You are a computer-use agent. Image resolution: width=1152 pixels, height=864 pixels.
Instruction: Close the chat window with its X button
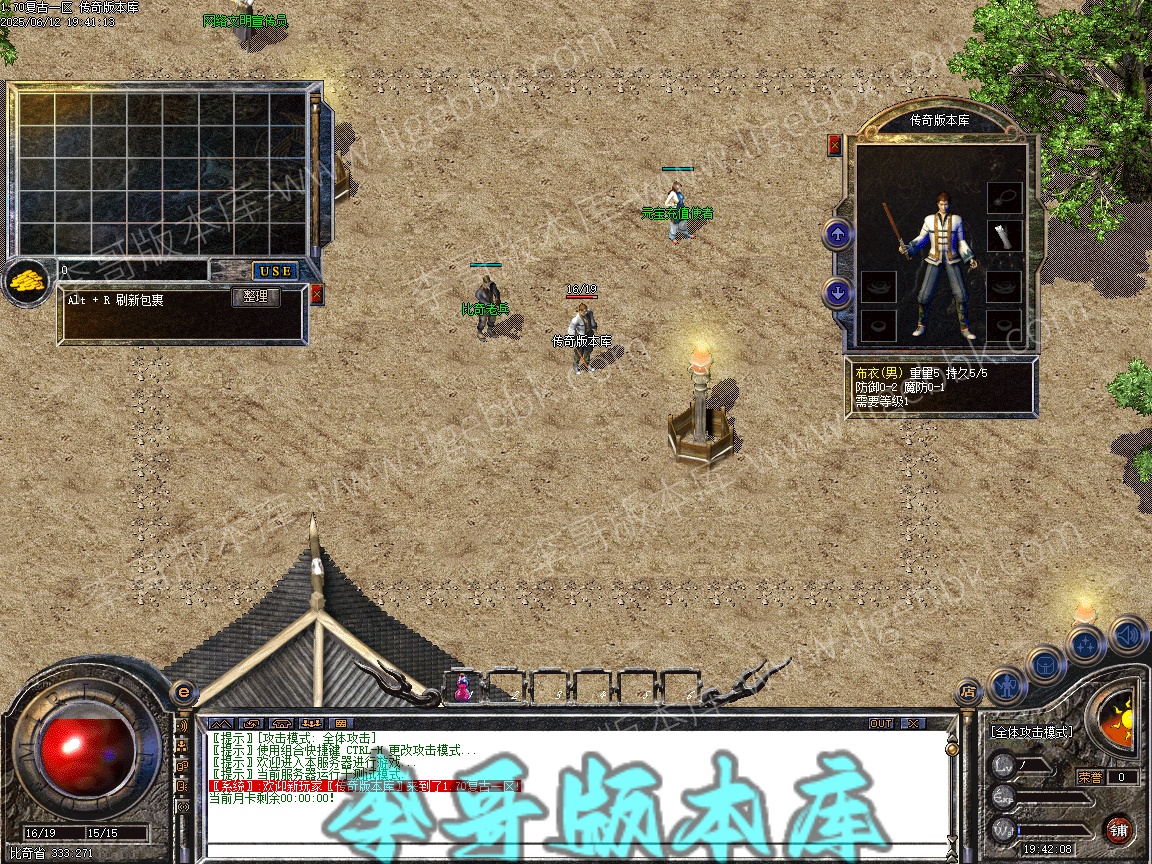[912, 723]
